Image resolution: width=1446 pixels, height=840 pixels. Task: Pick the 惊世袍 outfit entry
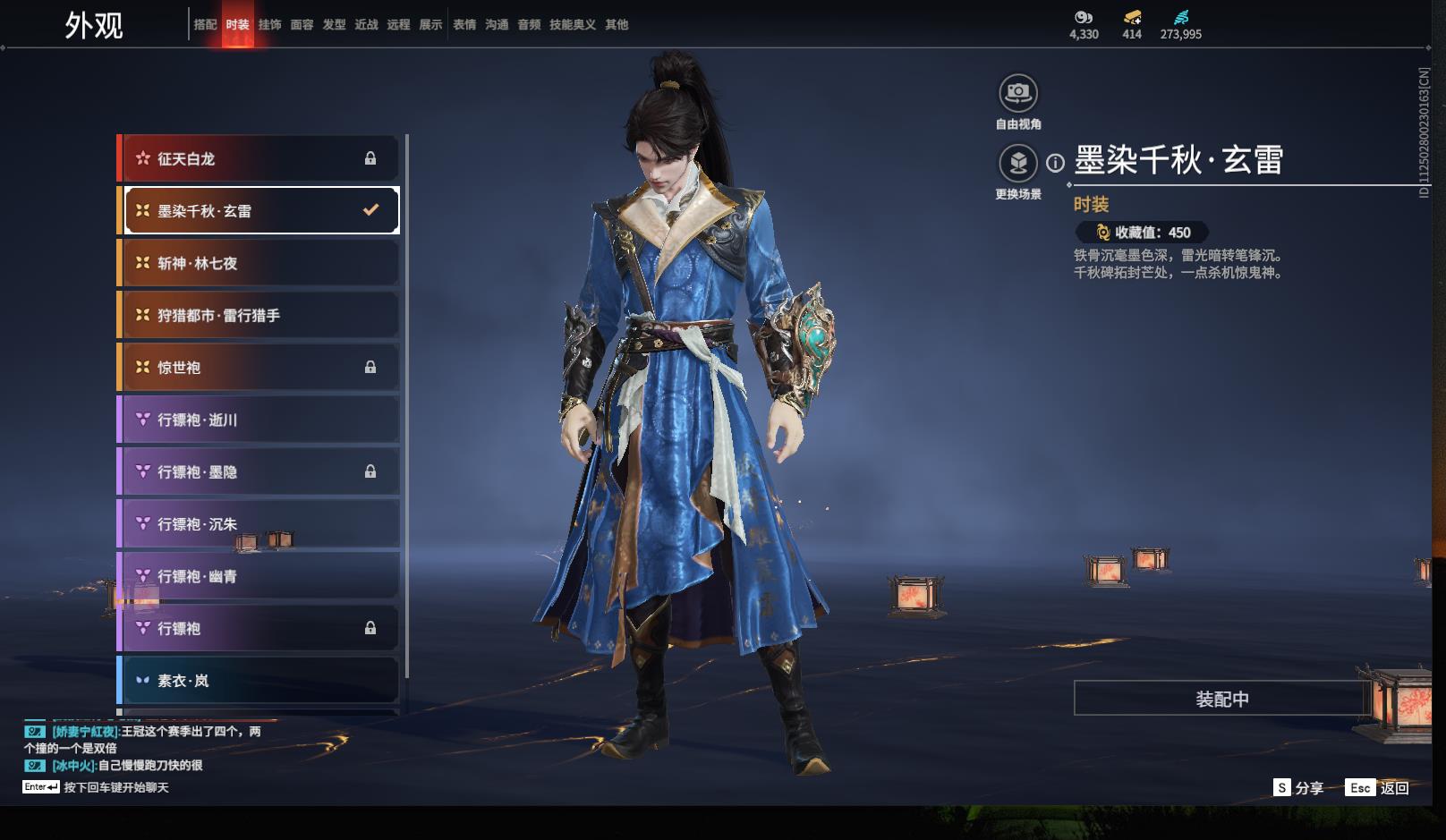click(x=259, y=367)
